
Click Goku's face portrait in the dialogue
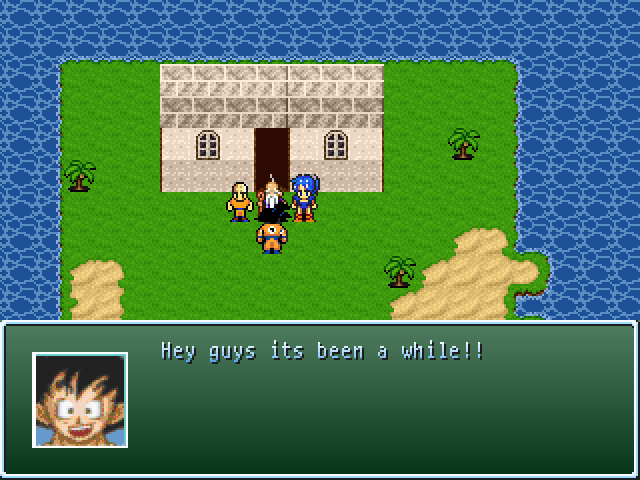click(x=80, y=399)
